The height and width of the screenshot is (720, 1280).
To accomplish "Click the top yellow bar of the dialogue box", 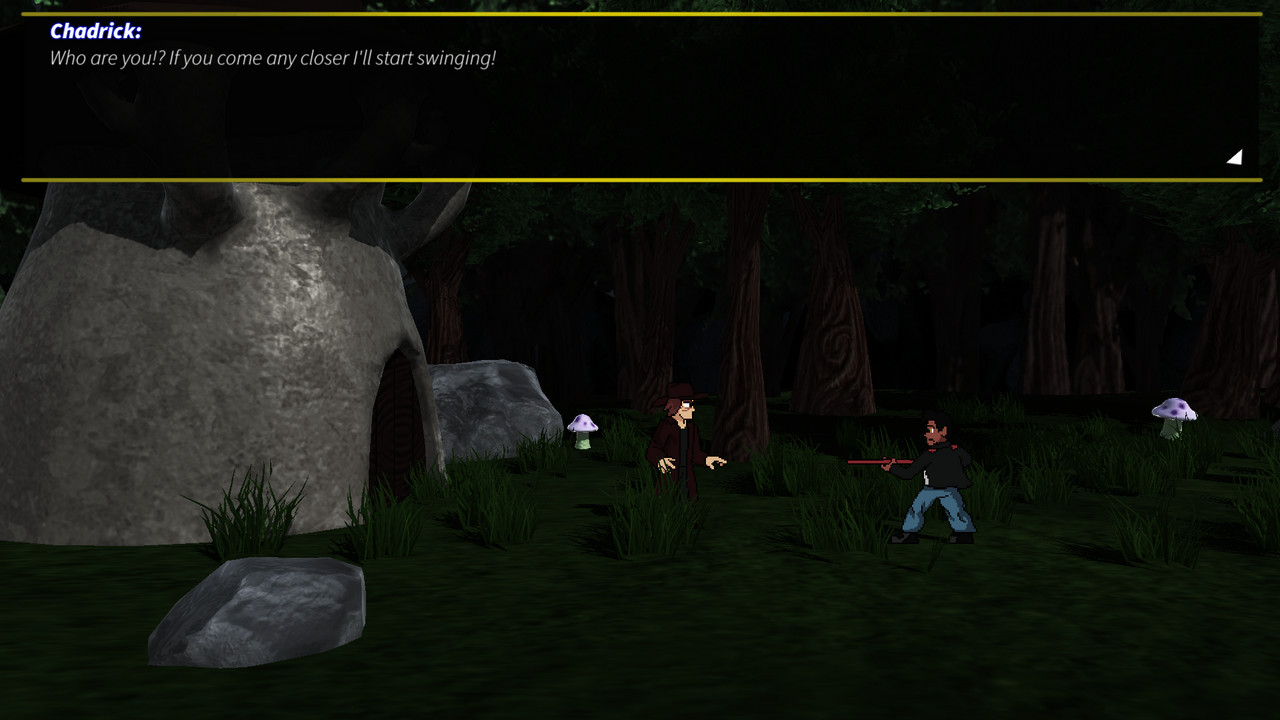I will pos(640,13).
